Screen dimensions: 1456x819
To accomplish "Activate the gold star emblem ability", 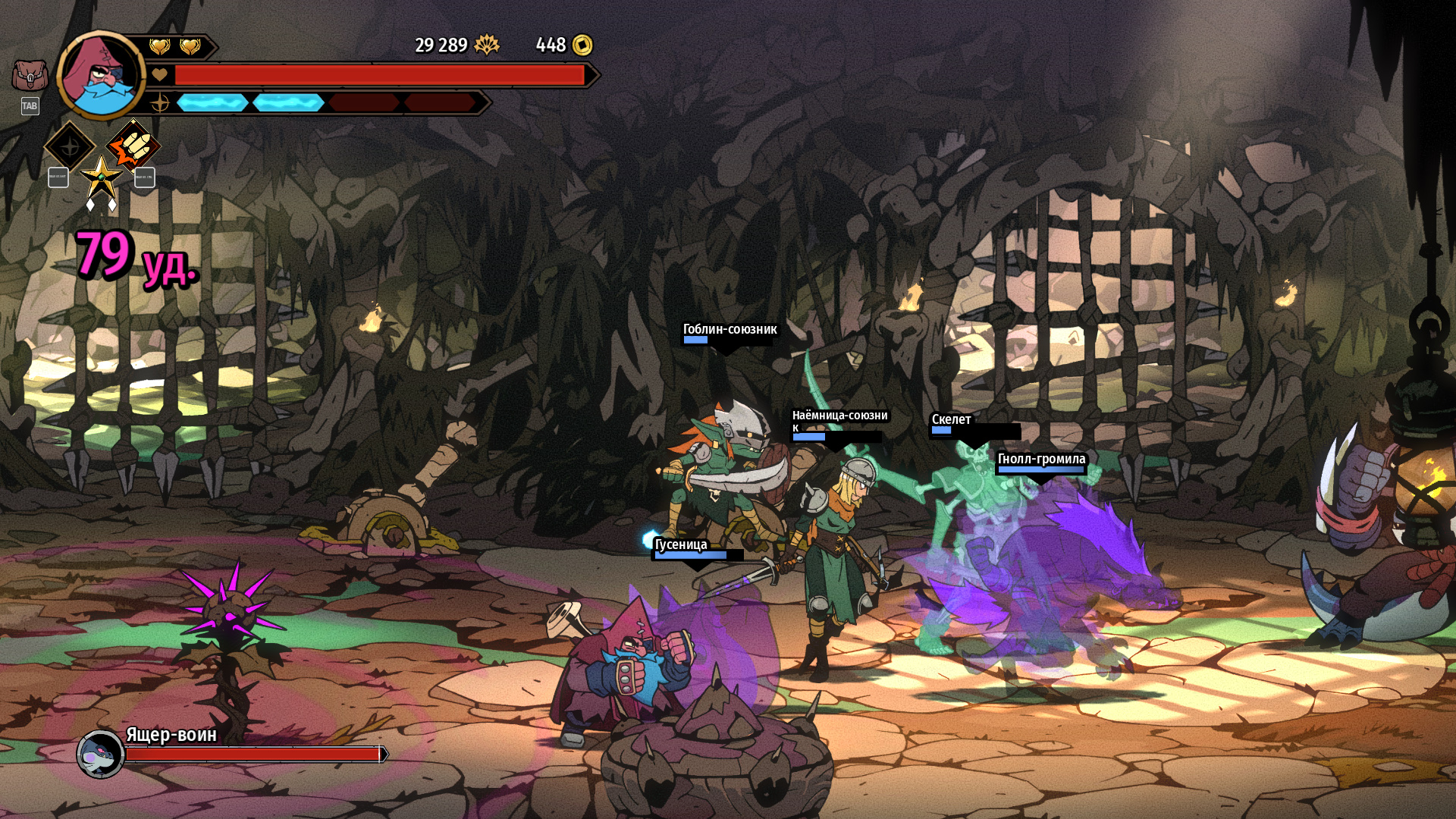I will pyautogui.click(x=101, y=177).
